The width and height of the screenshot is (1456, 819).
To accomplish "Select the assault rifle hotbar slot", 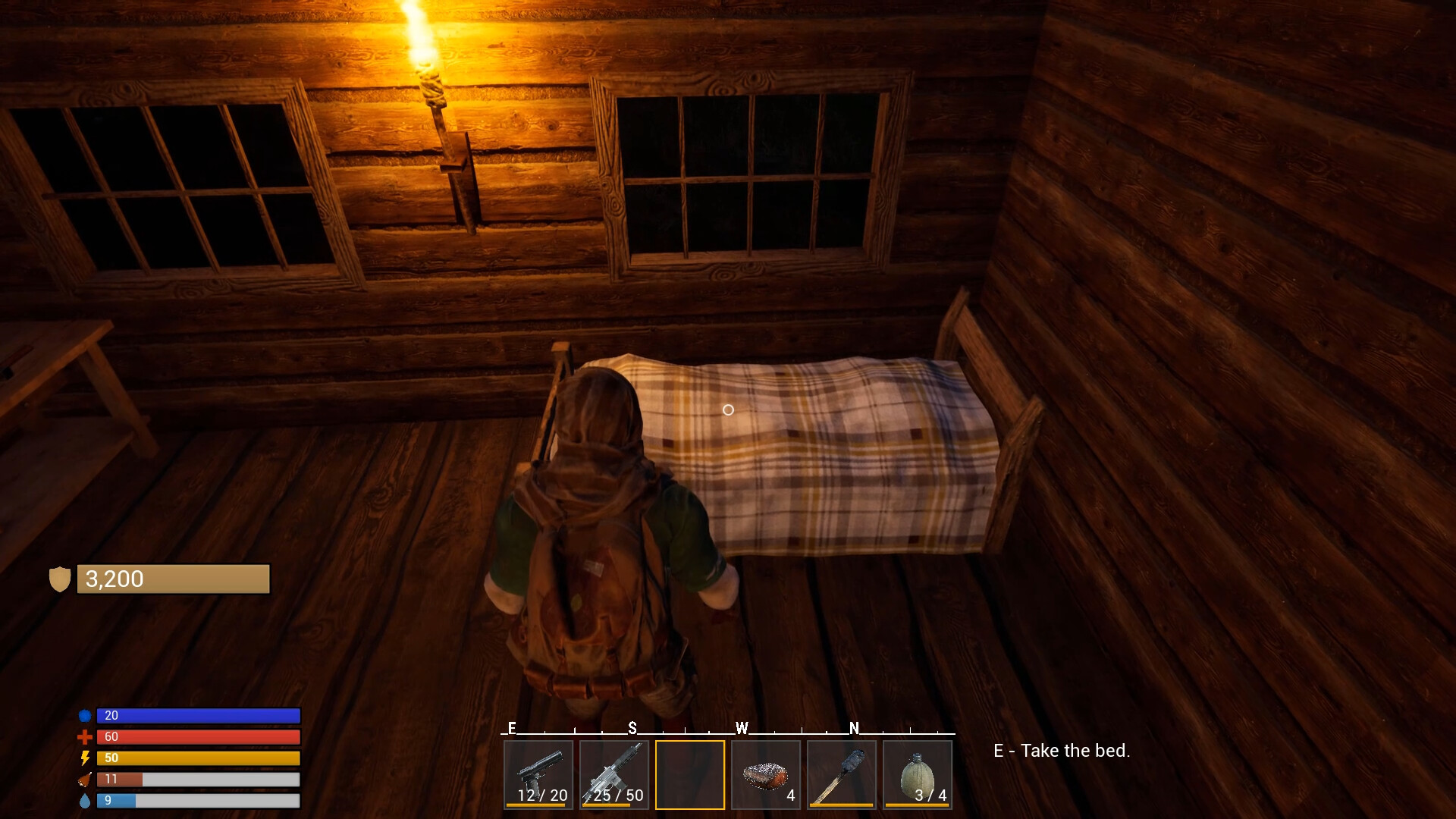I will click(x=613, y=773).
